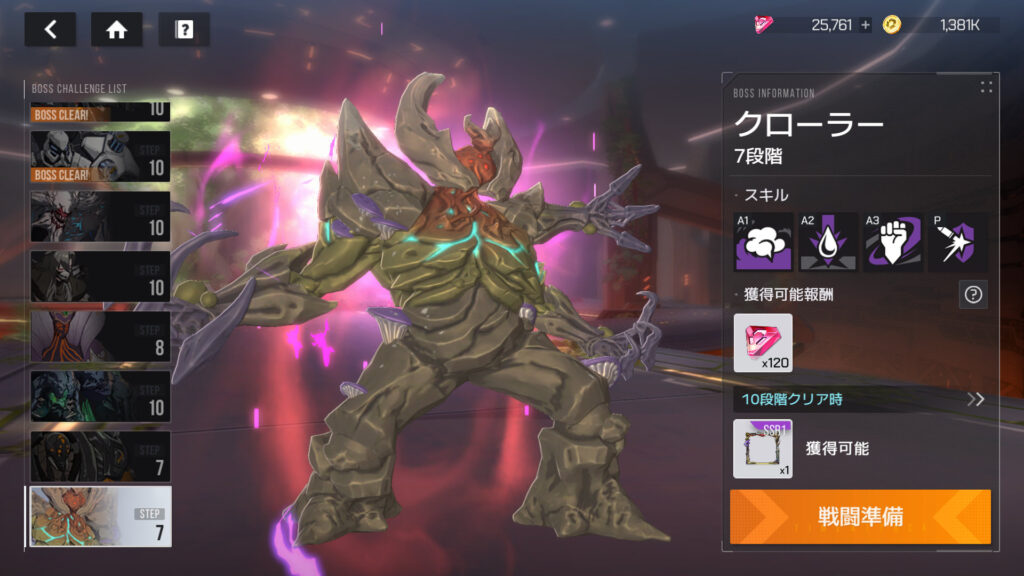Viewport: 1024px width, 576px height.
Task: Start battle preparation with the orange 戦闘準備 button
Action: 860,517
